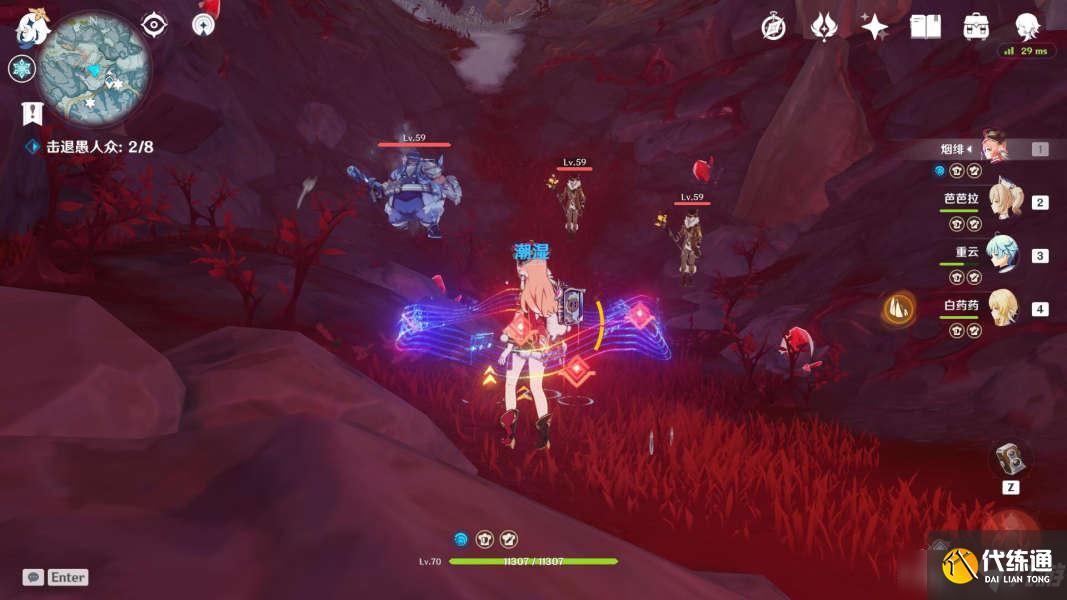
Task: Click the eye icon beside the minimap
Action: [x=154, y=25]
